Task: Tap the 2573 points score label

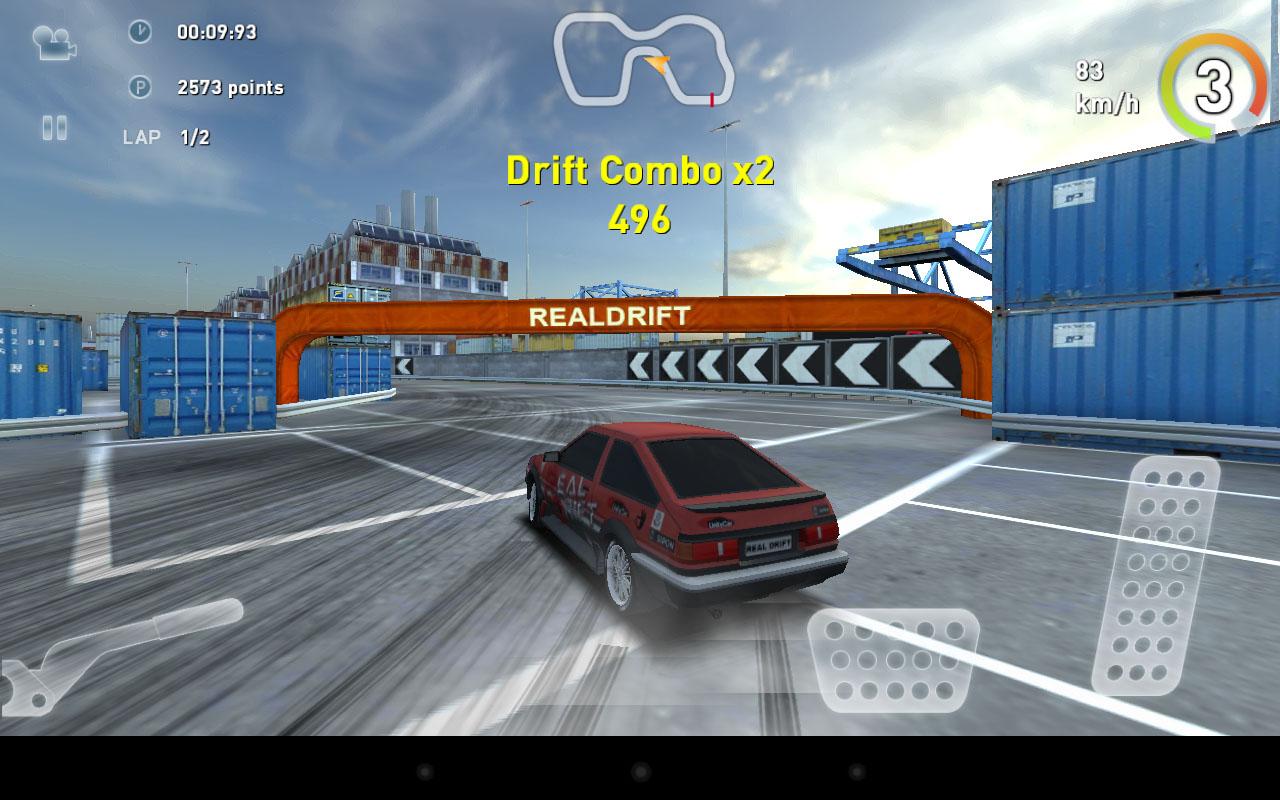Action: click(x=230, y=88)
